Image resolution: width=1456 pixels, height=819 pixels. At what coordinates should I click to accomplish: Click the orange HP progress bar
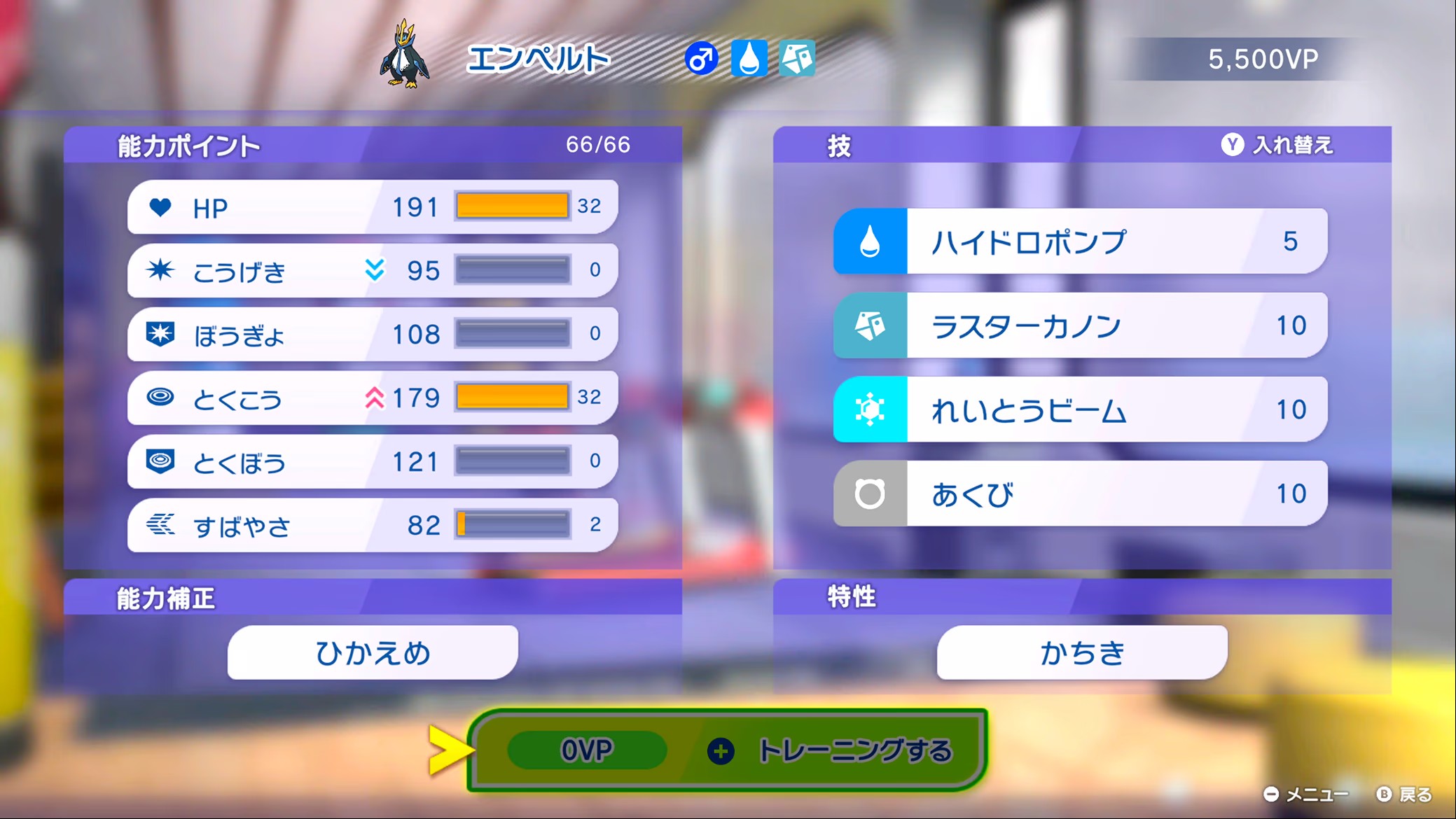(513, 205)
